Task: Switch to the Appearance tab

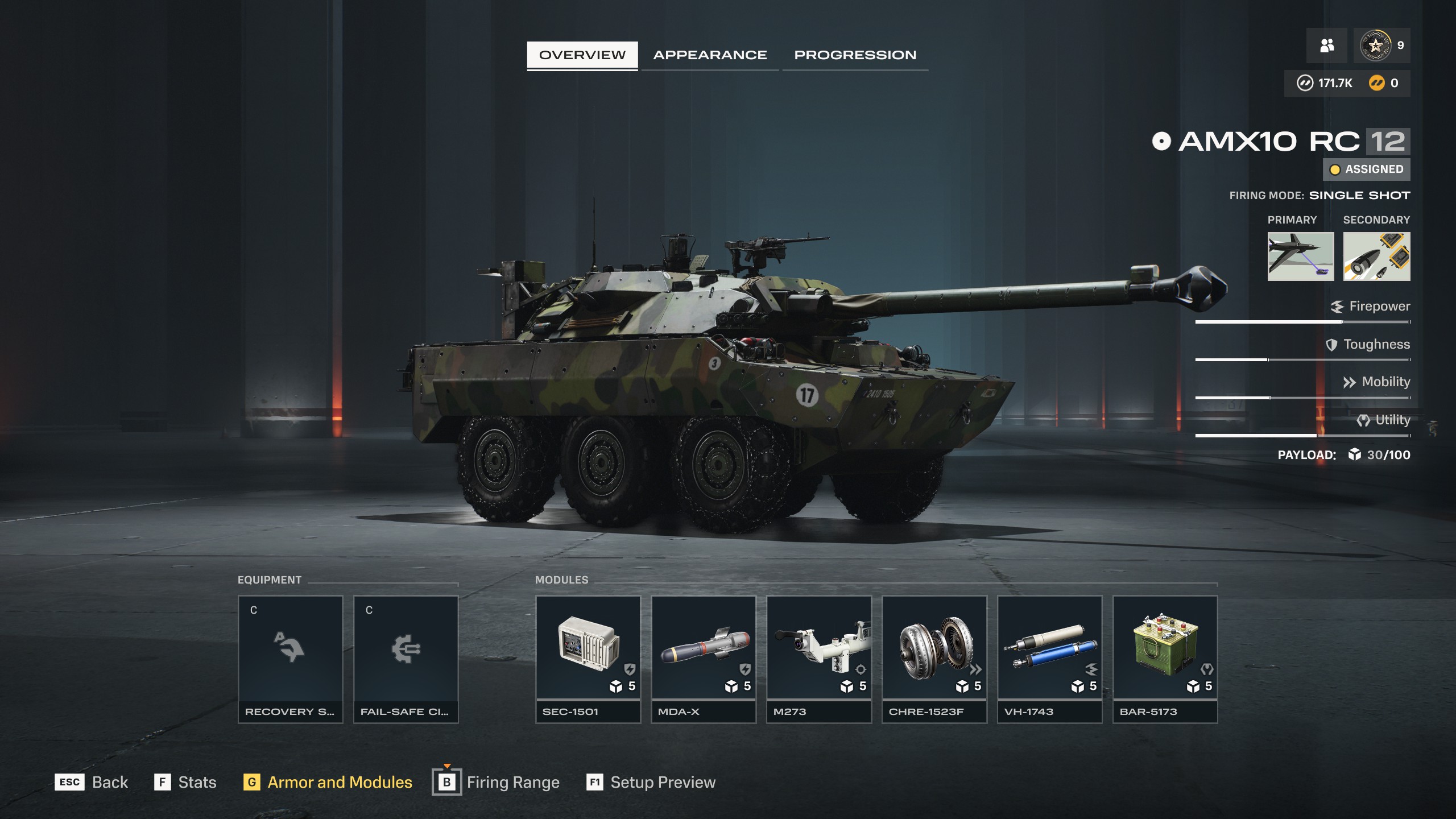Action: click(x=710, y=55)
